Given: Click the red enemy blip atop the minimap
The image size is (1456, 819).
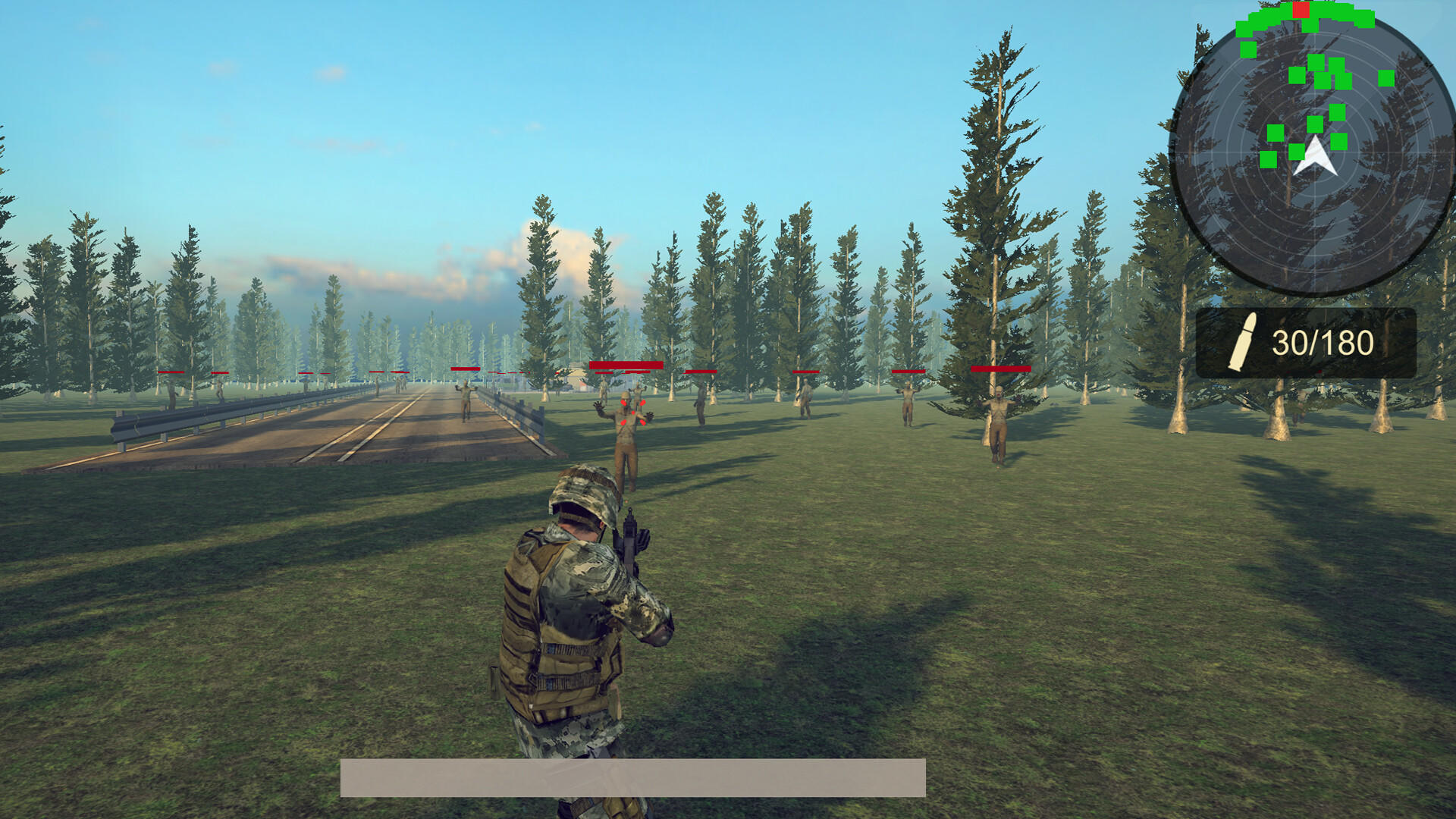Looking at the screenshot, I should [x=1301, y=11].
